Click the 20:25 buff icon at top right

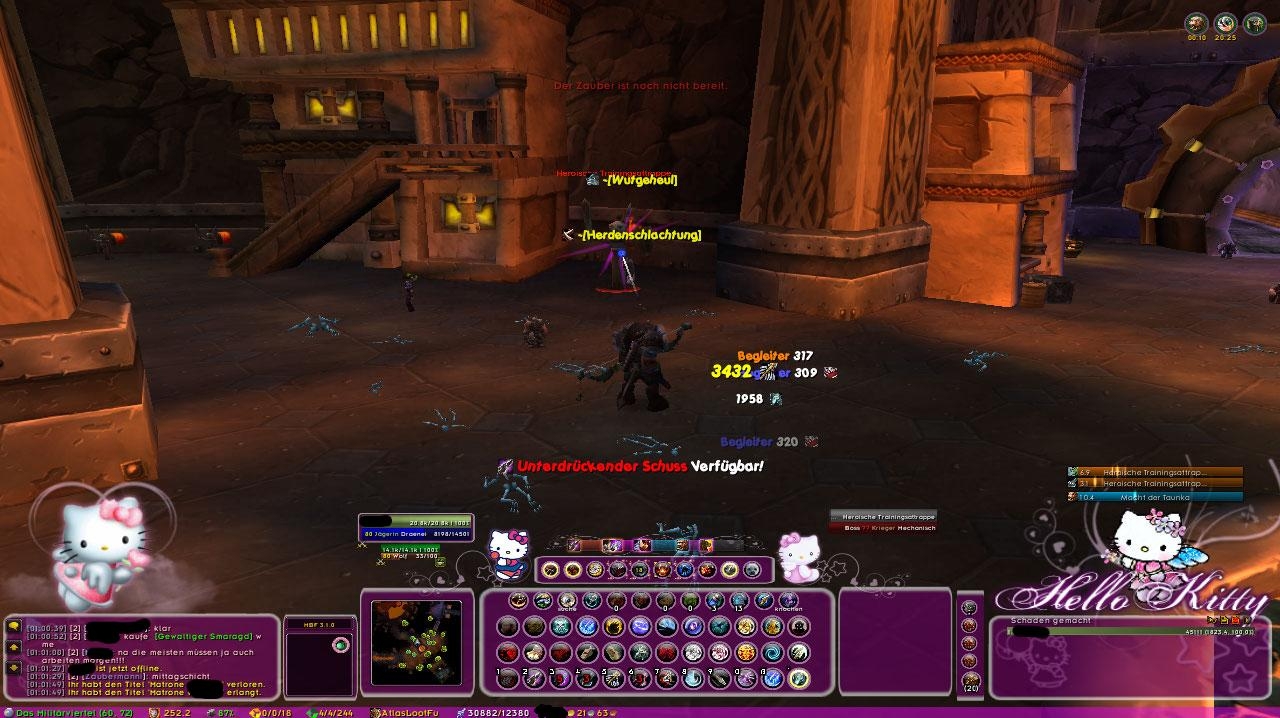pos(1225,24)
